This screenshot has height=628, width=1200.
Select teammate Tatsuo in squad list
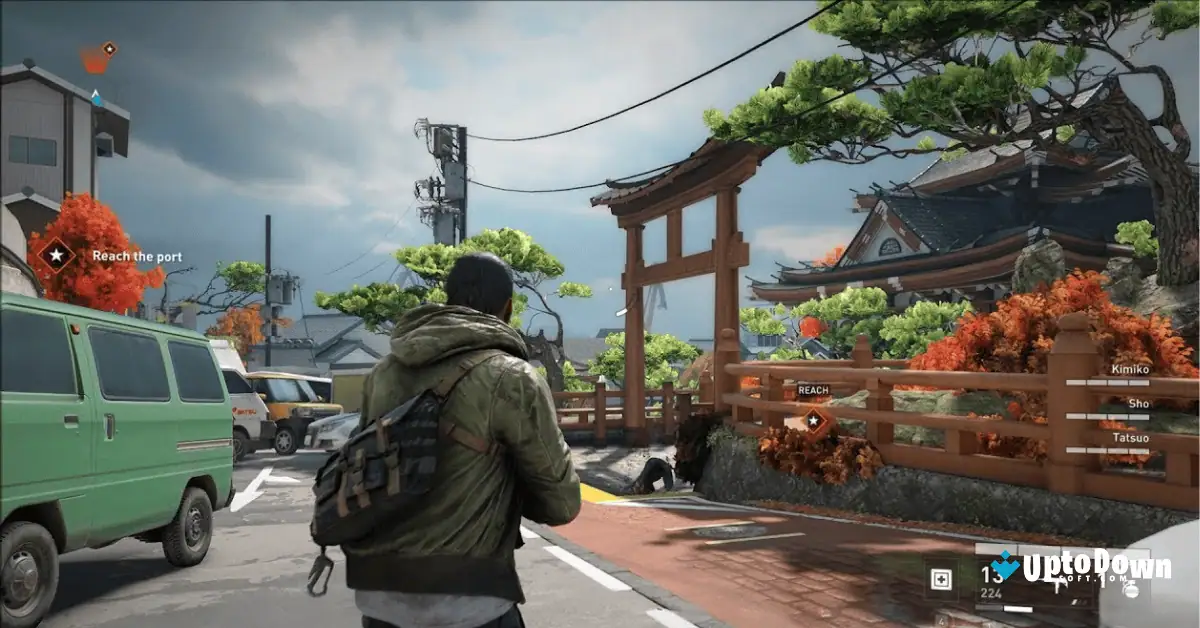coord(1130,437)
